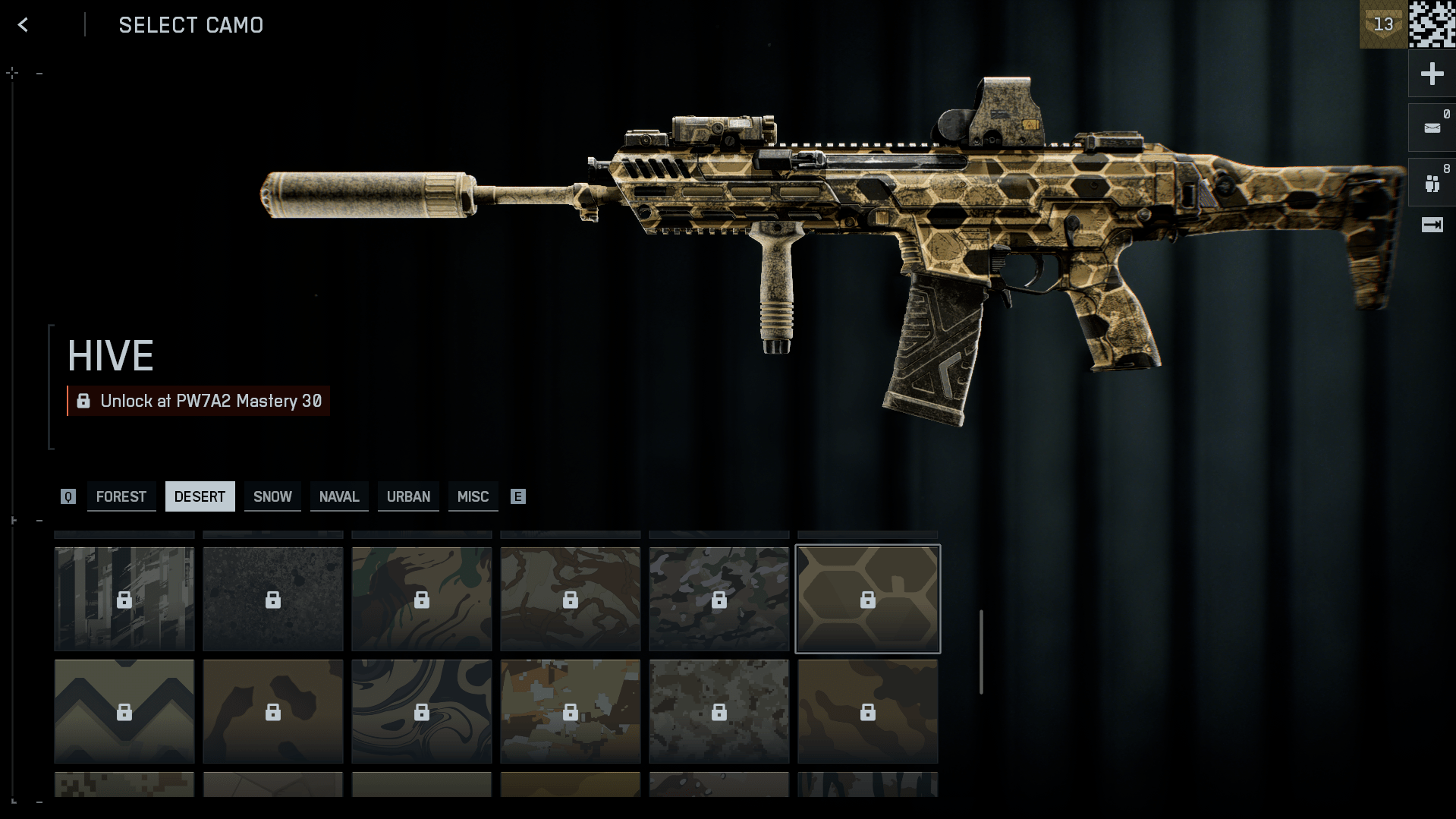The image size is (1456, 819).
Task: Select the grey vertical-striped camo tile
Action: tap(124, 599)
